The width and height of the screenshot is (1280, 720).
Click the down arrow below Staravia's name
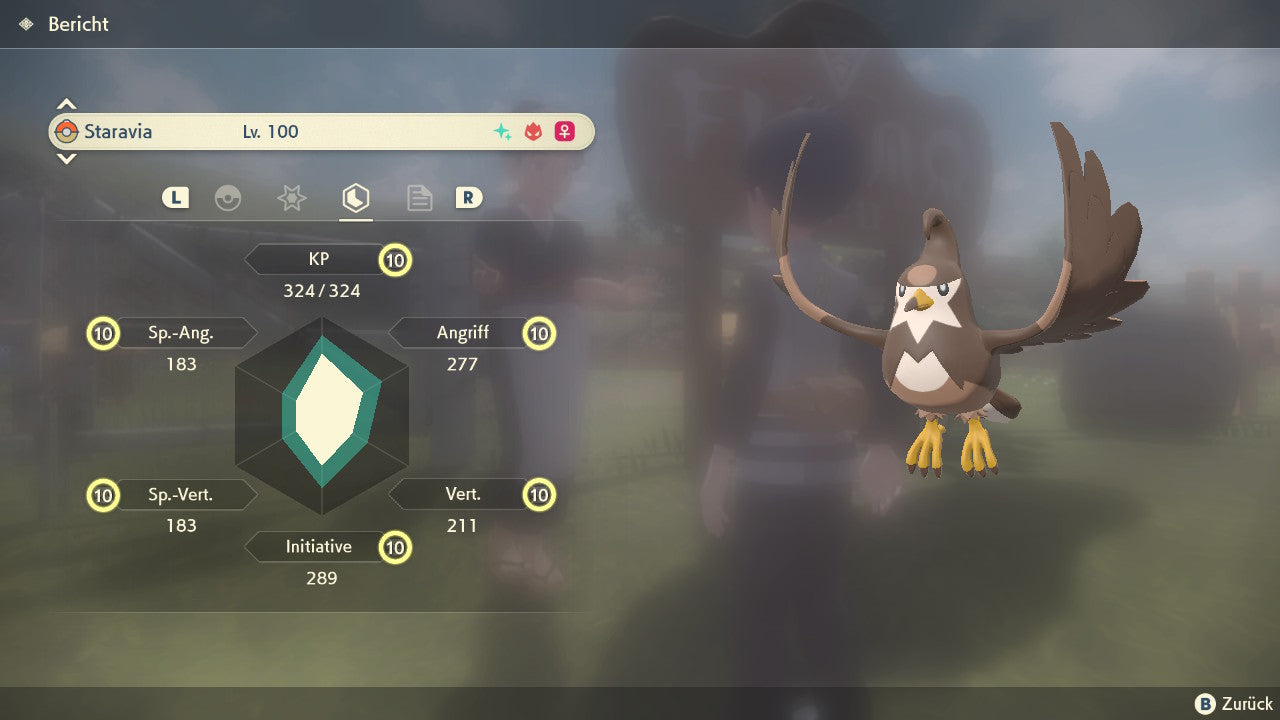point(66,158)
